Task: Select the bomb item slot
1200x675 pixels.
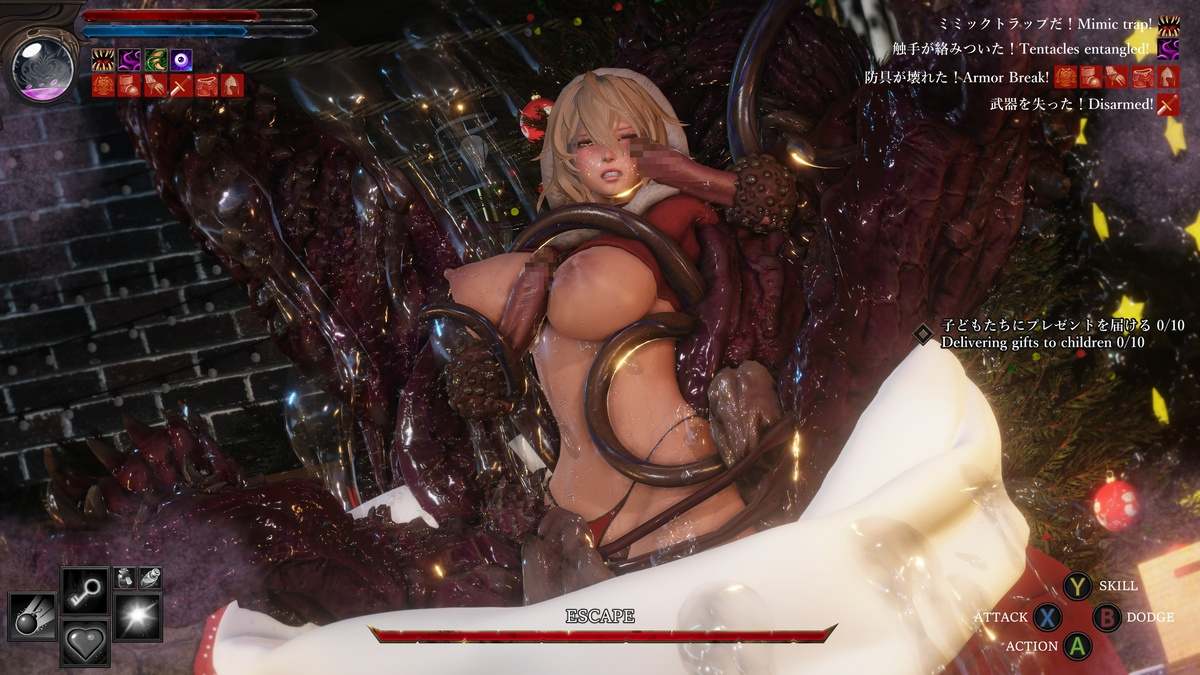Action: 33,617
